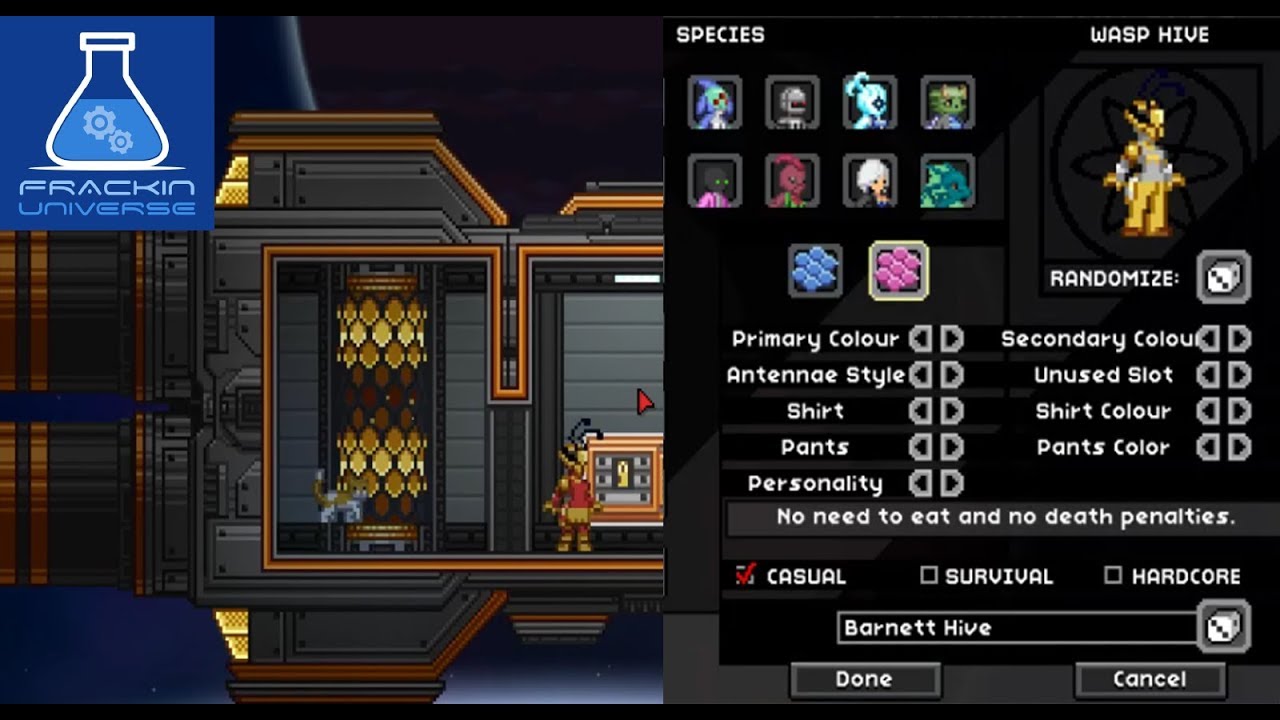This screenshot has height=720, width=1280.
Task: Pick the crimson-skinned species portrait
Action: click(x=792, y=181)
